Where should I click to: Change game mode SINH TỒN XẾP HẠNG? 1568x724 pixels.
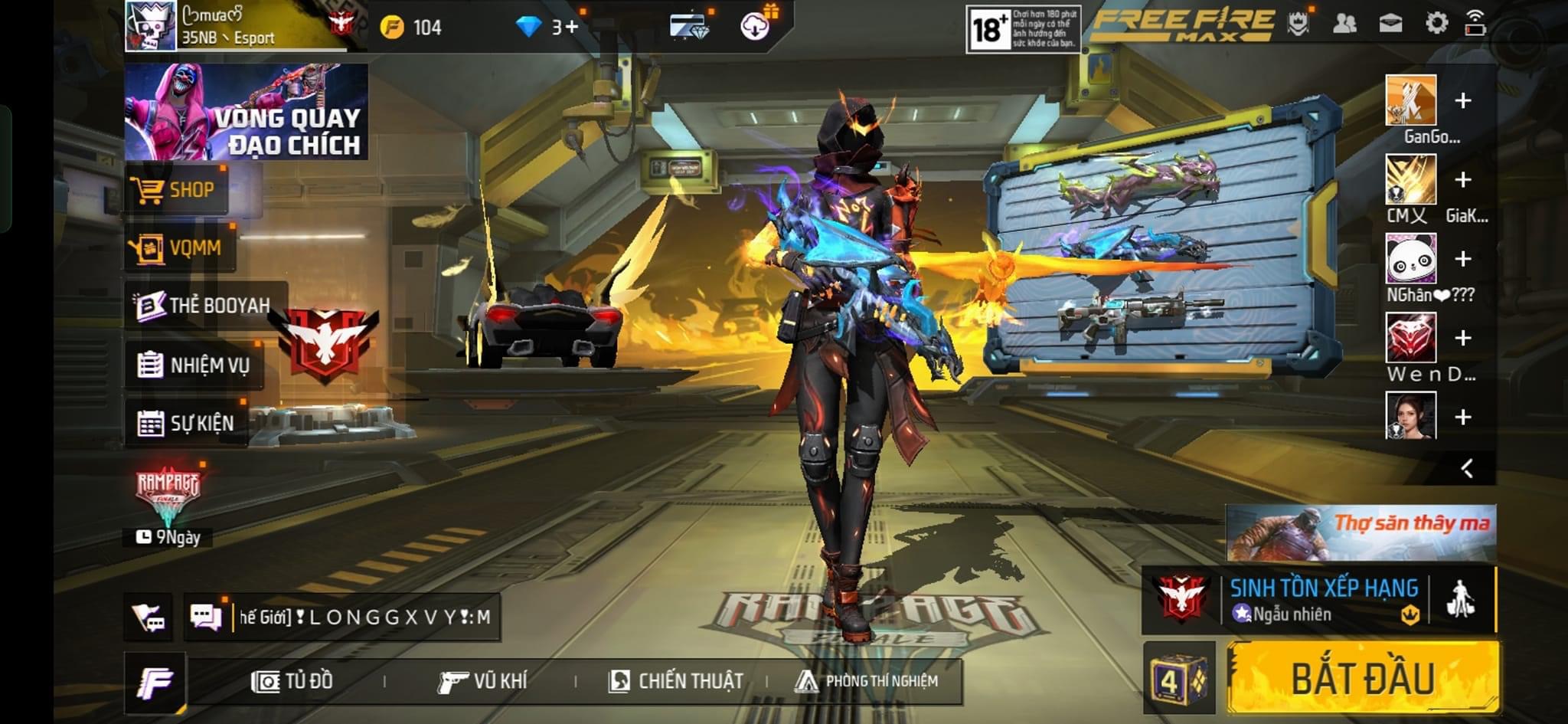coord(1323,599)
